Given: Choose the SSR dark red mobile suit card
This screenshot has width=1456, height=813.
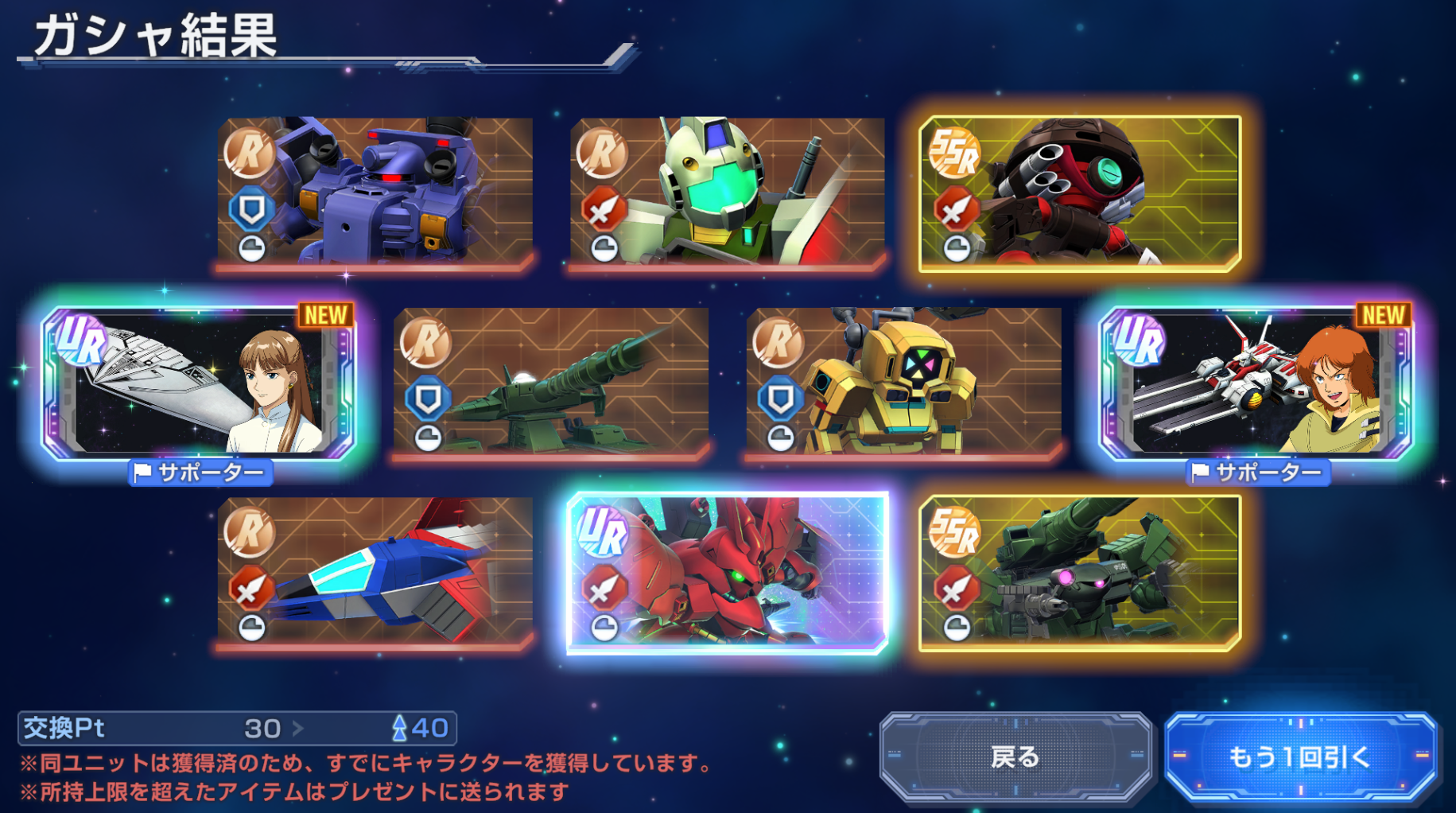Looking at the screenshot, I should coord(1079,193).
